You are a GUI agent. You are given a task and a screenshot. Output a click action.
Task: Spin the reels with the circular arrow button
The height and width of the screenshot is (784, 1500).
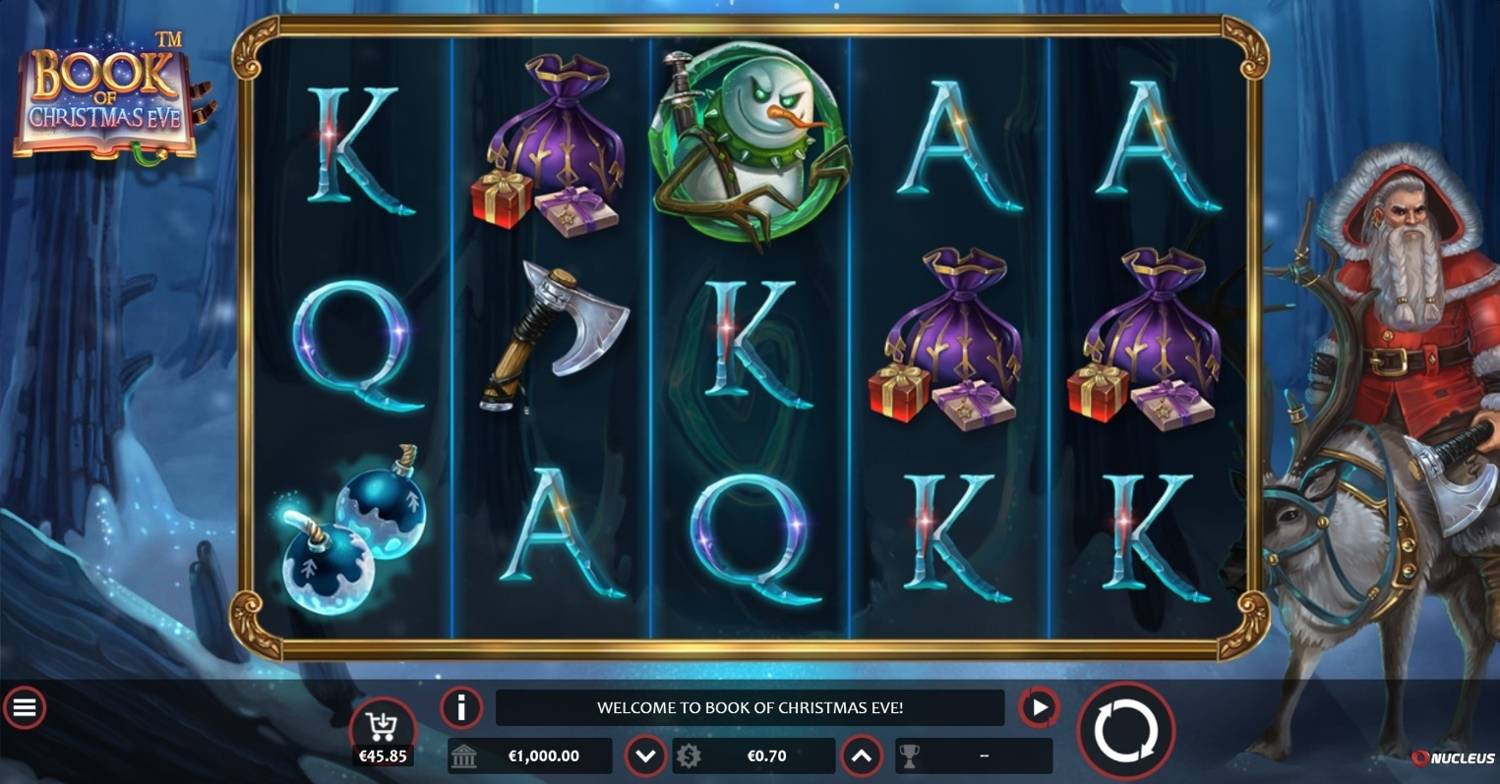(1125, 730)
